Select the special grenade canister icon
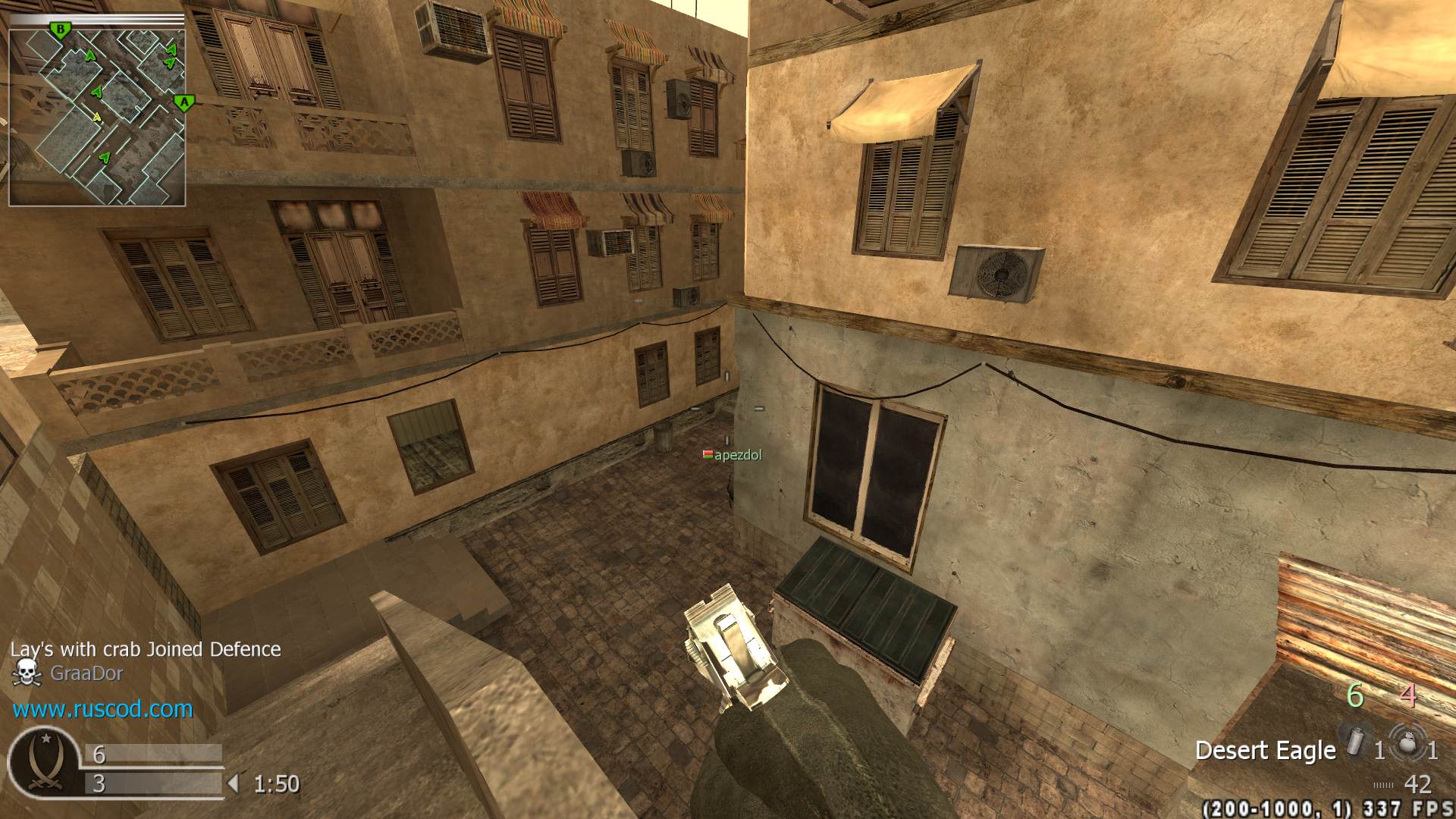This screenshot has width=1456, height=819. (x=1354, y=741)
